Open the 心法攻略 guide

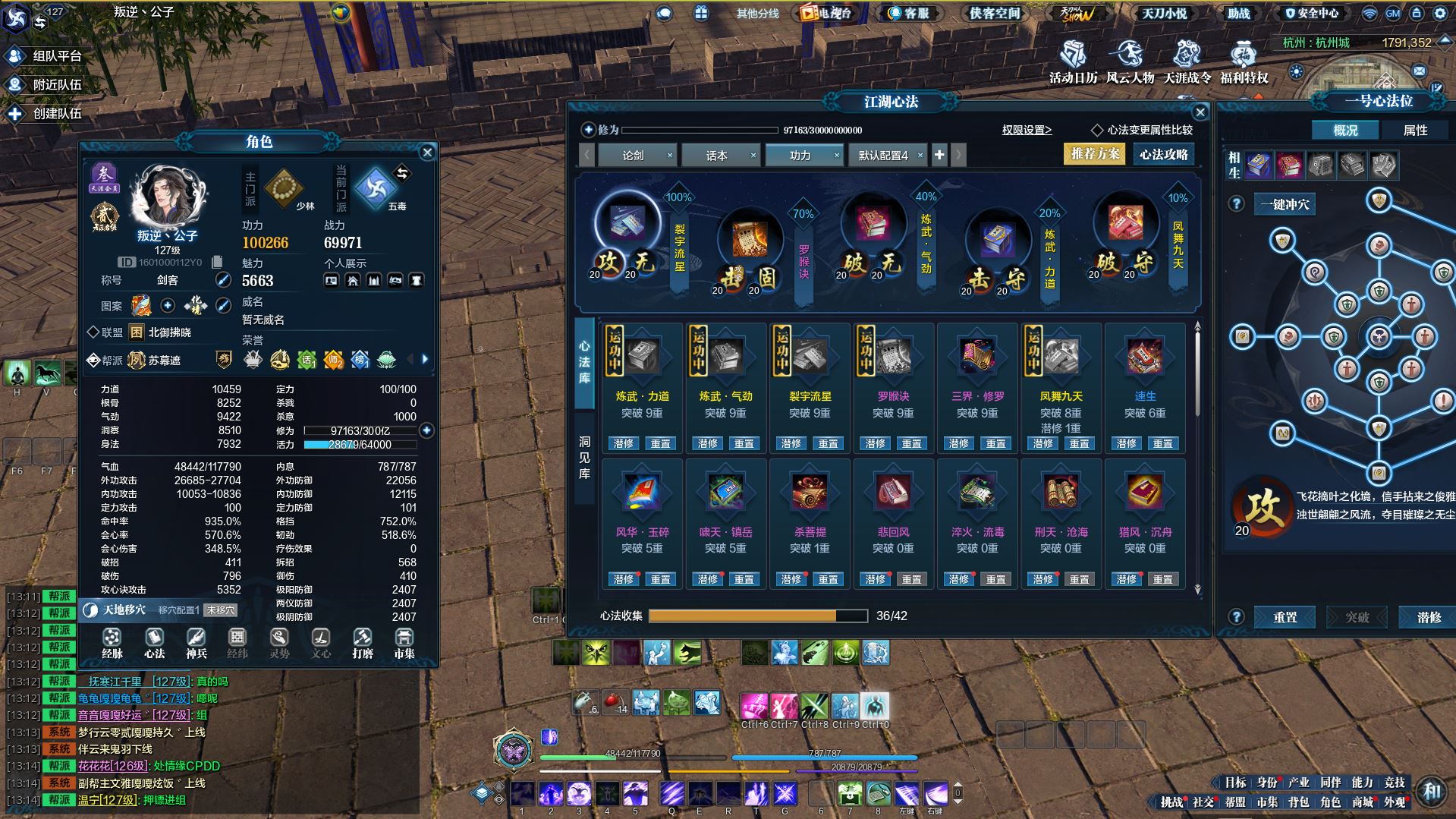[x=1163, y=154]
